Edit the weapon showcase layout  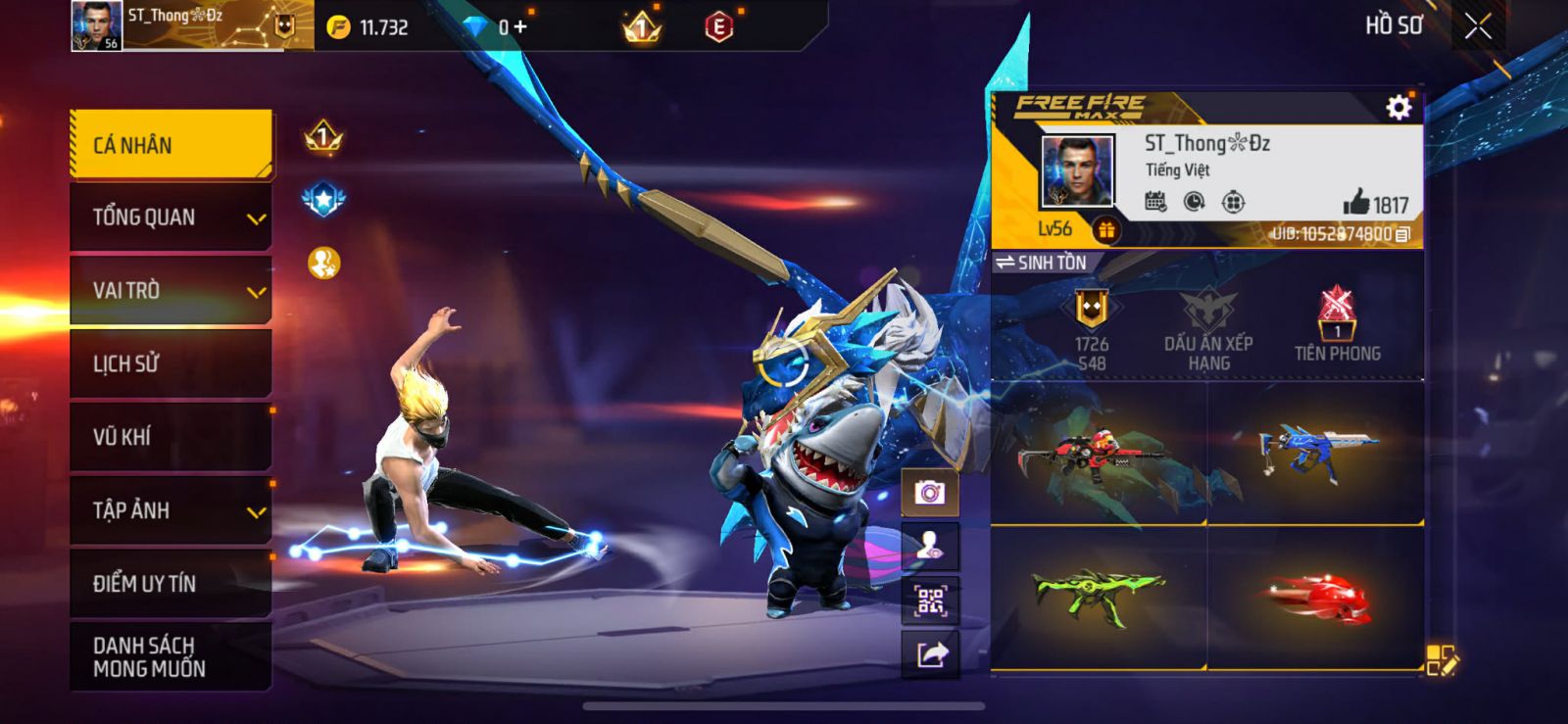[x=1441, y=660]
